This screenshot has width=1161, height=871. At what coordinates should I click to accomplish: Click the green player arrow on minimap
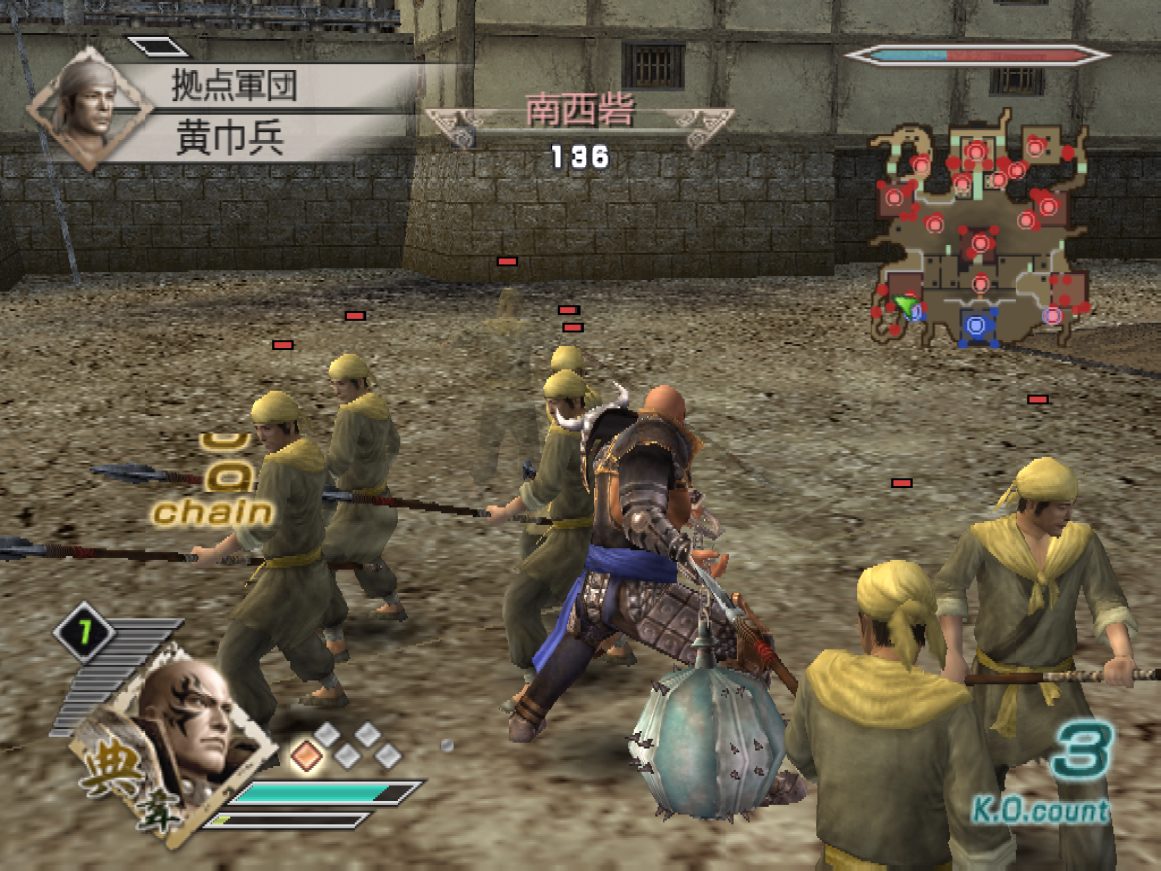pyautogui.click(x=906, y=305)
